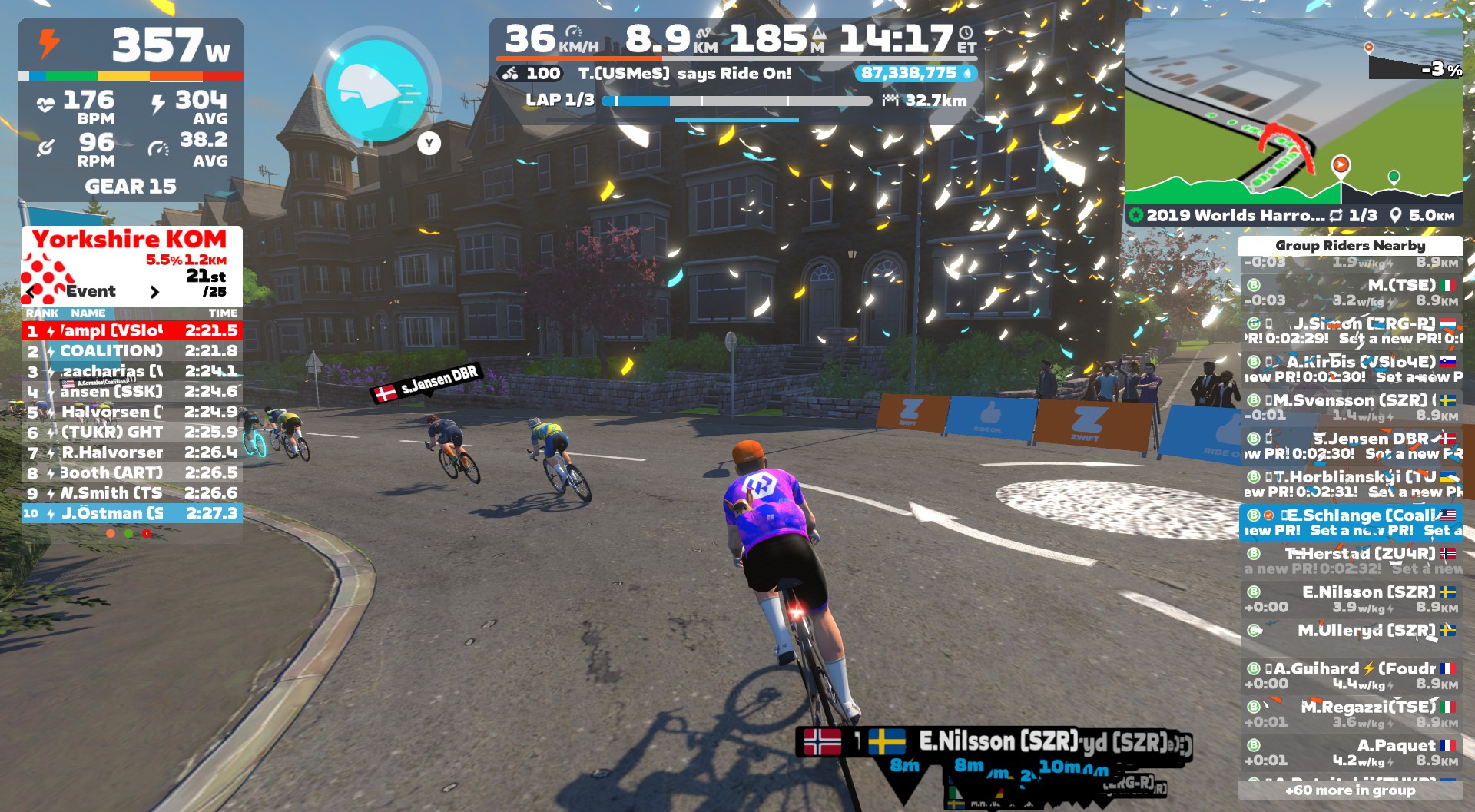Click the first-place KOM leaderboard entry
This screenshot has width=1475, height=812.
[132, 331]
